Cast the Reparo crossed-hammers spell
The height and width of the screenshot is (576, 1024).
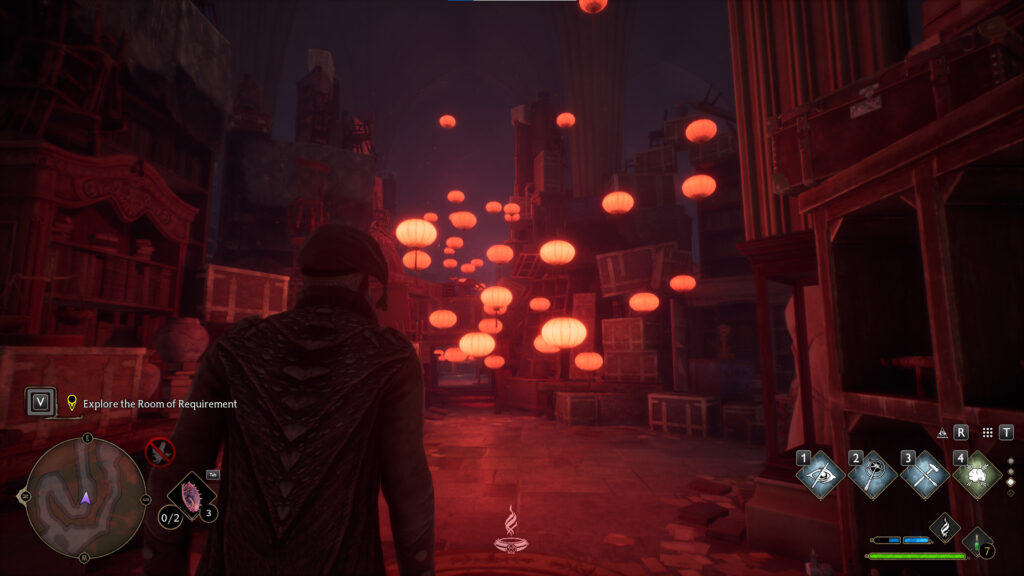[924, 475]
